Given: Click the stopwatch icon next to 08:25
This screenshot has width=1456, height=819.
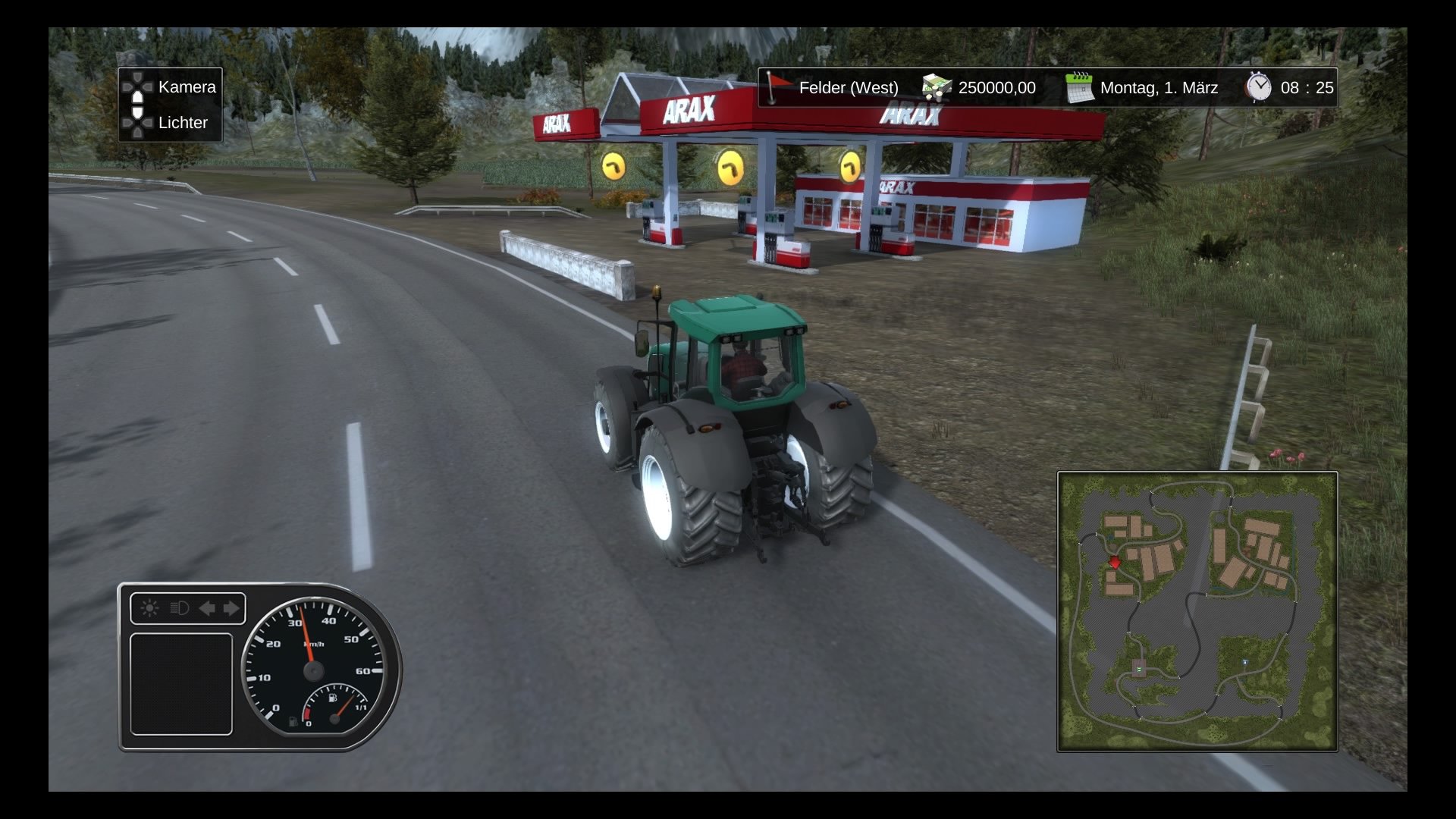Looking at the screenshot, I should coord(1259,86).
